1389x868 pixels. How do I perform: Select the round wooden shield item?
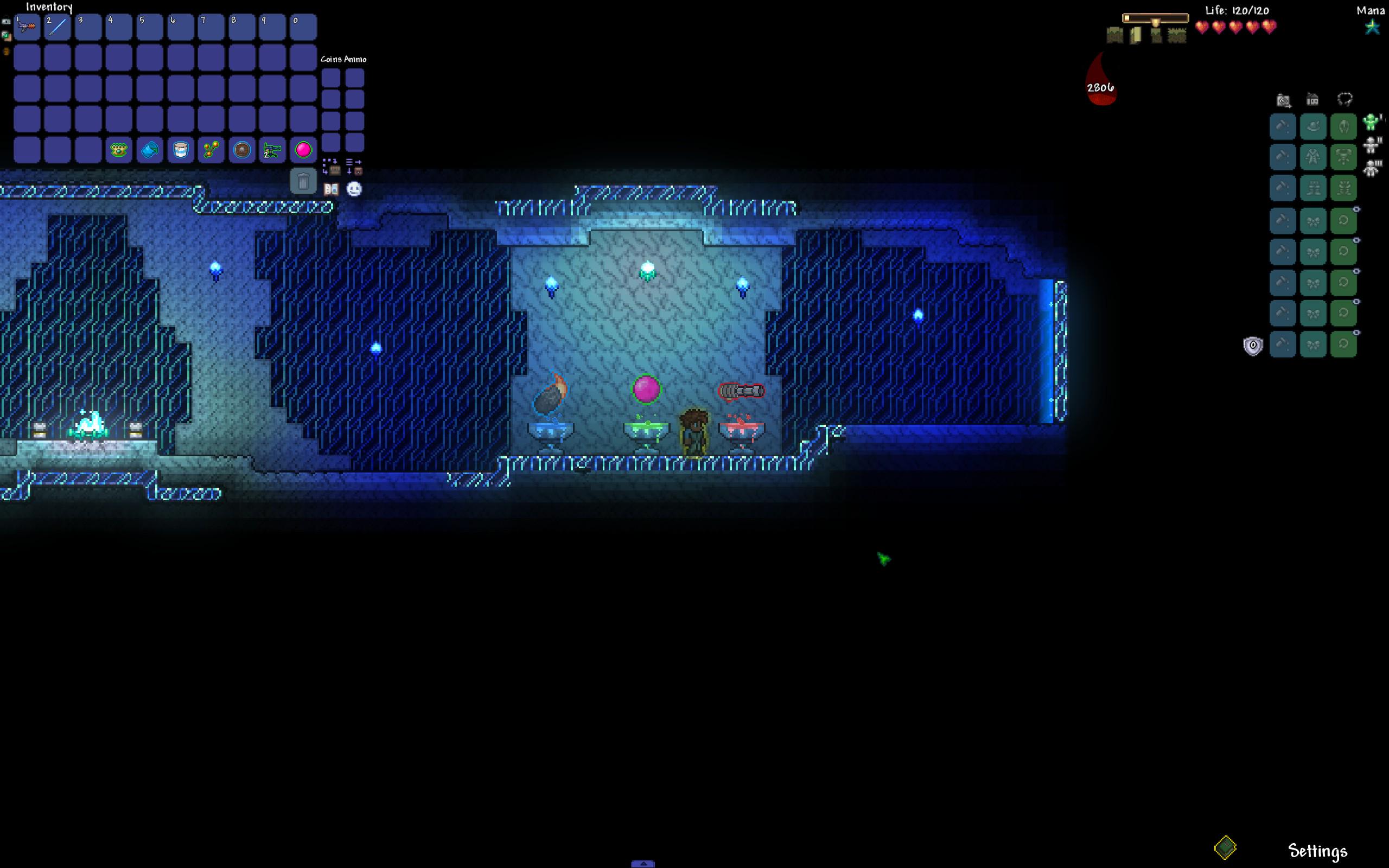(x=241, y=150)
